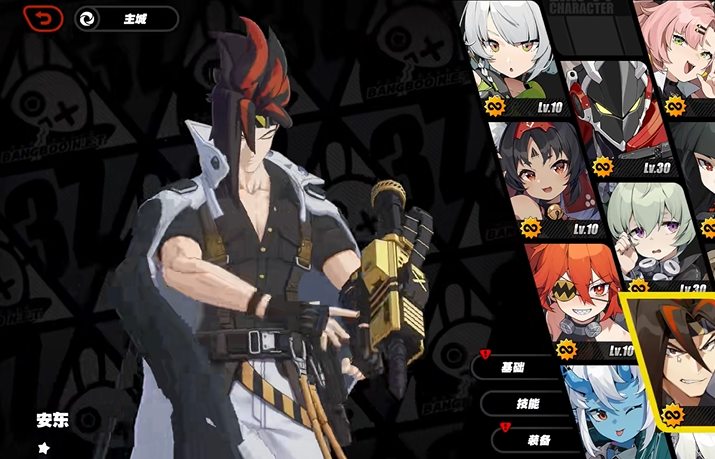Click the highlighted Anton portrait card
This screenshot has height=459, width=715.
coord(680,360)
